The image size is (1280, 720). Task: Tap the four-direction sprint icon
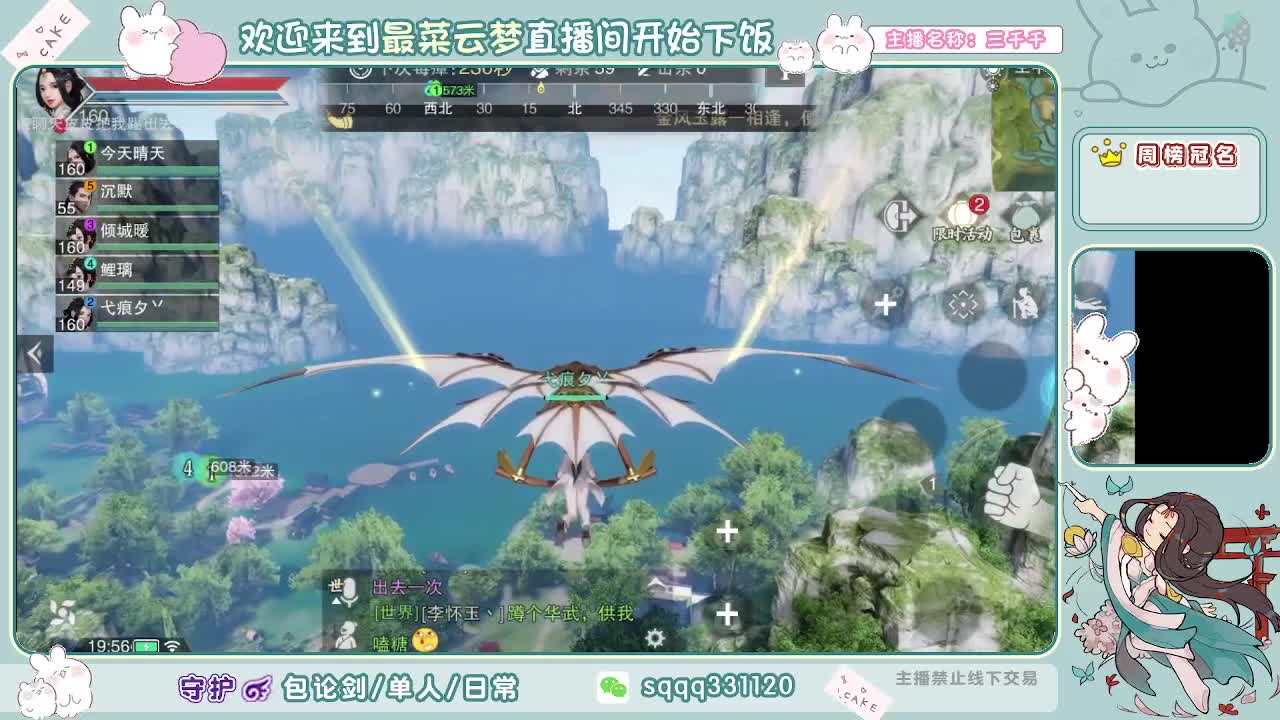point(964,303)
